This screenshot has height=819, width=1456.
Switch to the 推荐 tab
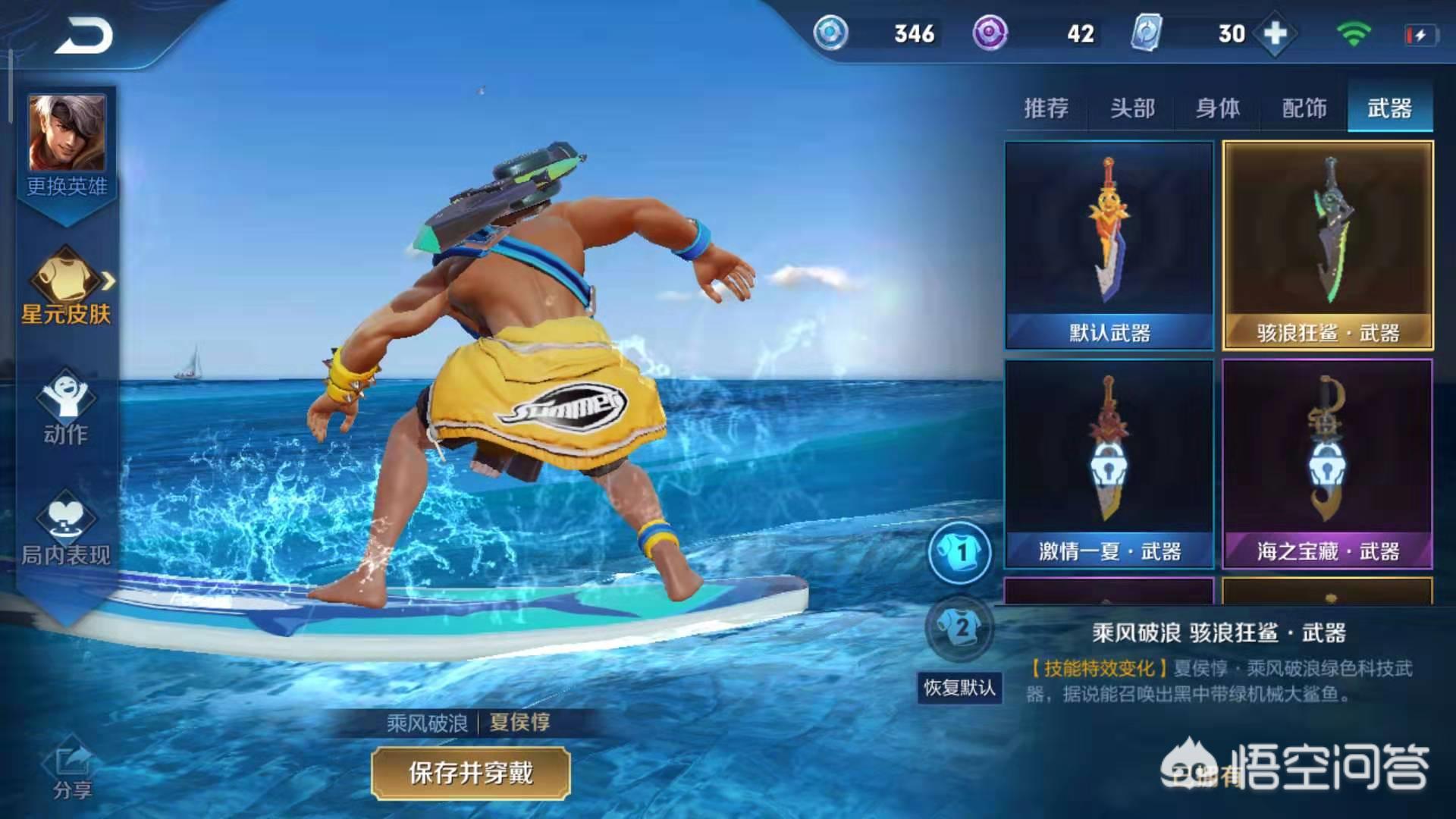pos(1046,108)
